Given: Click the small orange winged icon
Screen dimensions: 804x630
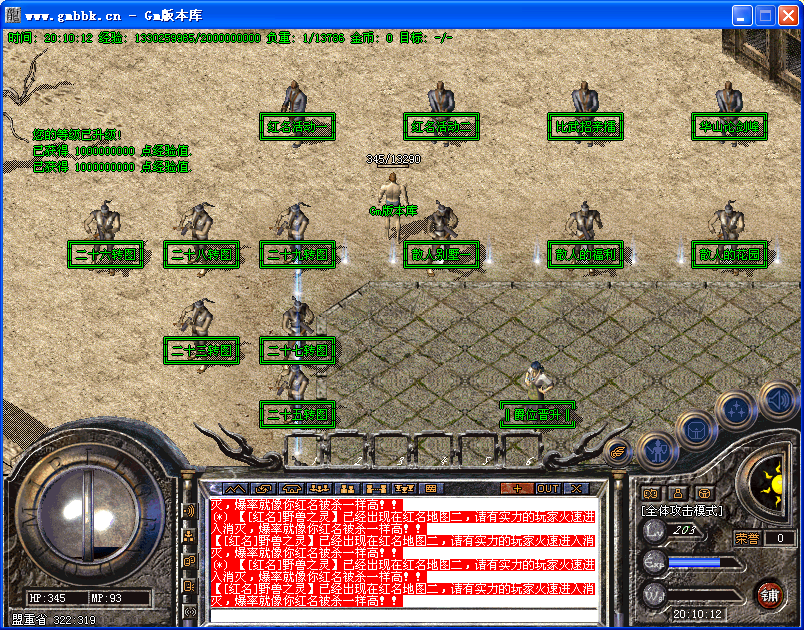Looking at the screenshot, I should pyautogui.click(x=617, y=451).
